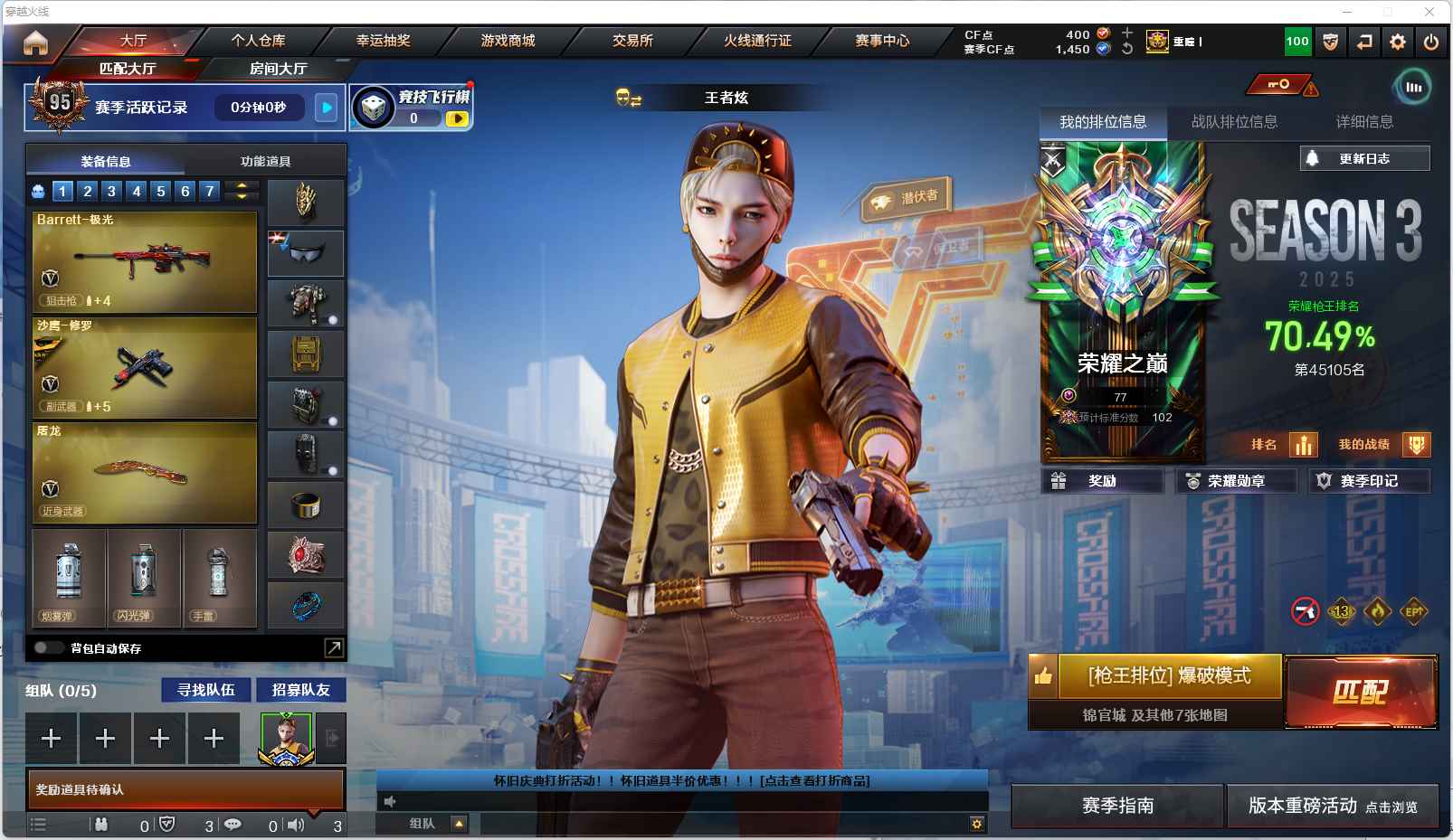View 荣耀勋章 medals
Viewport: 1453px width, 840px height.
[1235, 481]
